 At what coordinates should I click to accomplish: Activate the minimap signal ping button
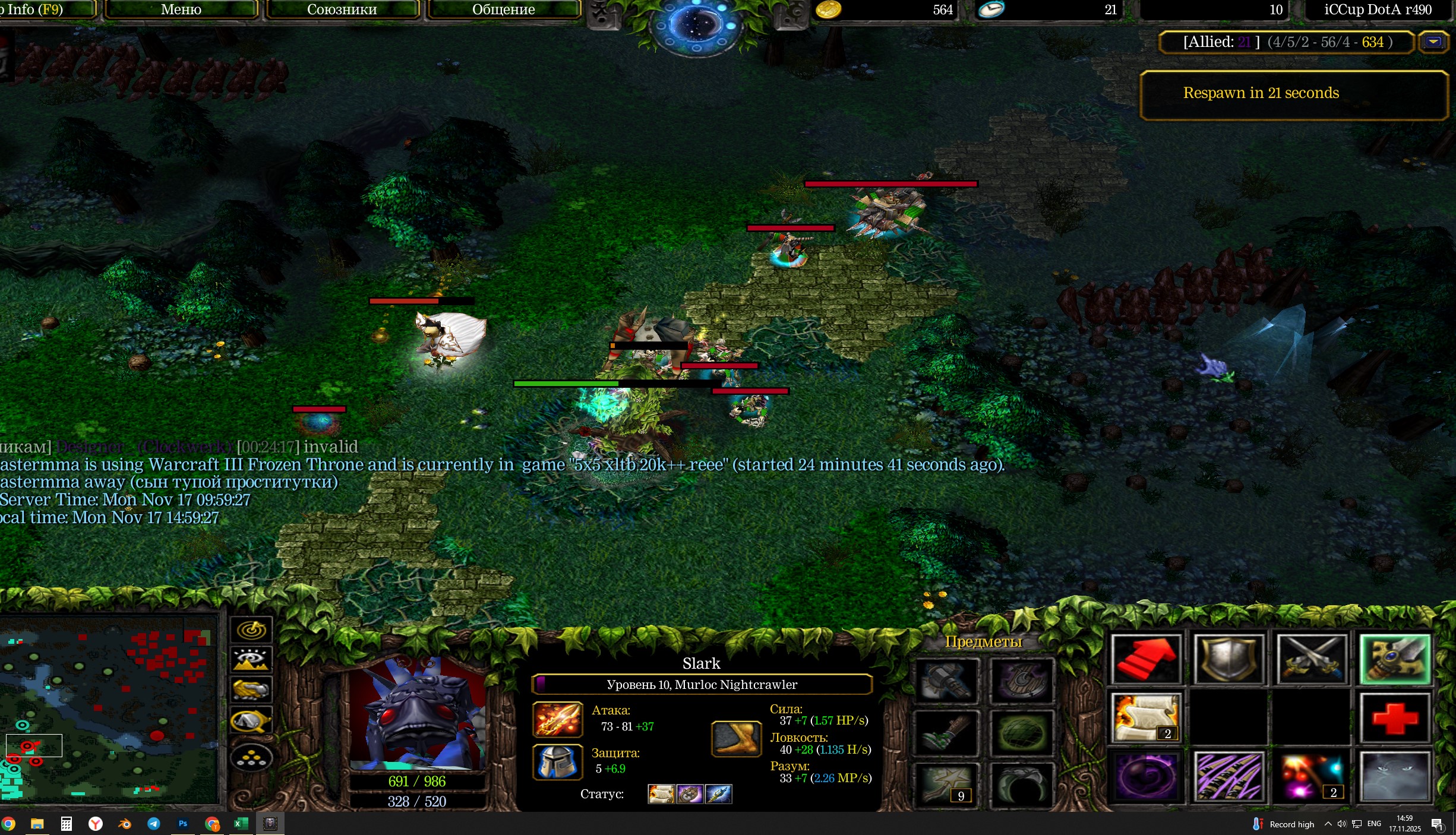[251, 630]
